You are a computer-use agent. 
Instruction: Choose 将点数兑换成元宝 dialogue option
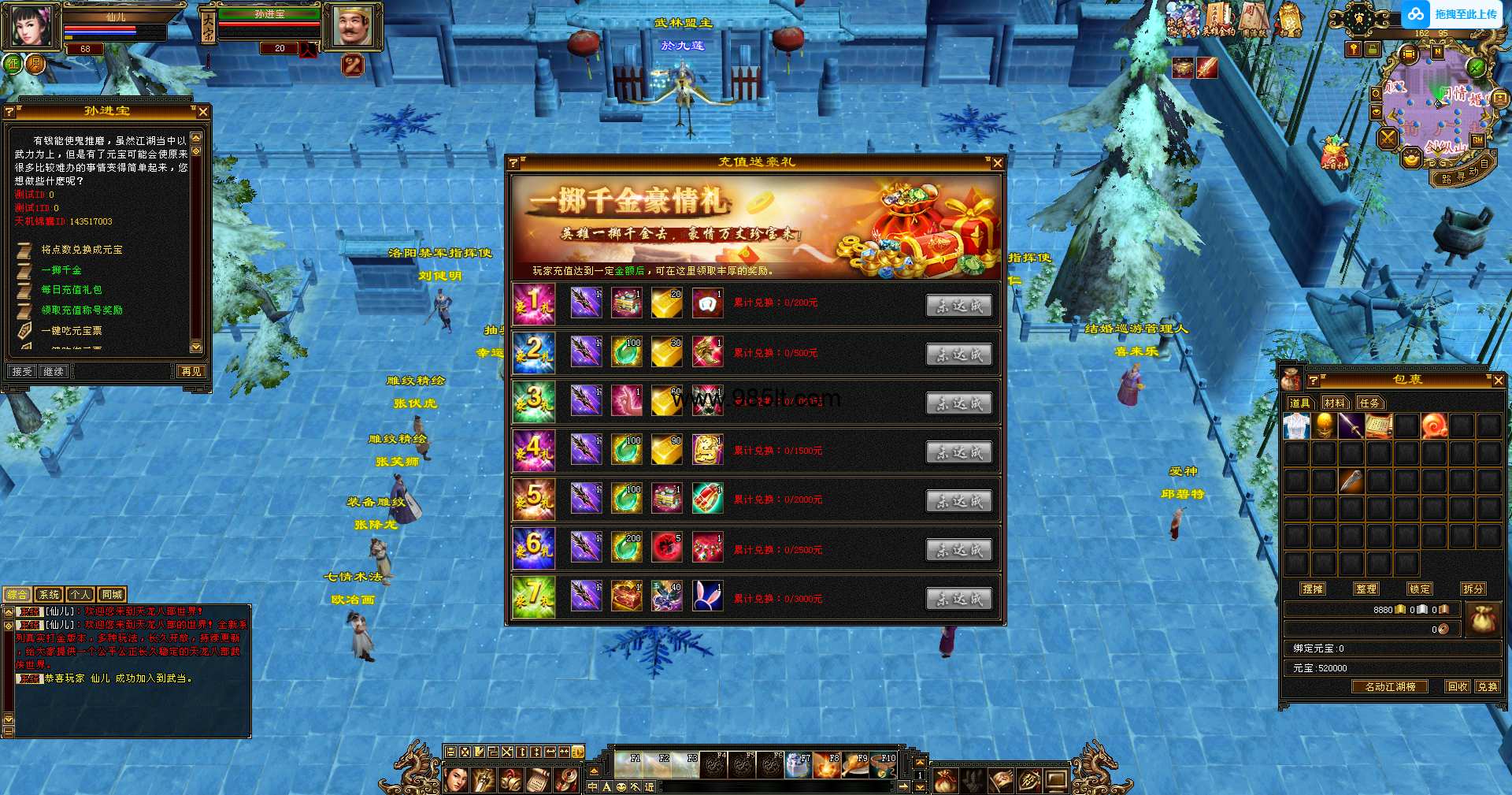82,250
